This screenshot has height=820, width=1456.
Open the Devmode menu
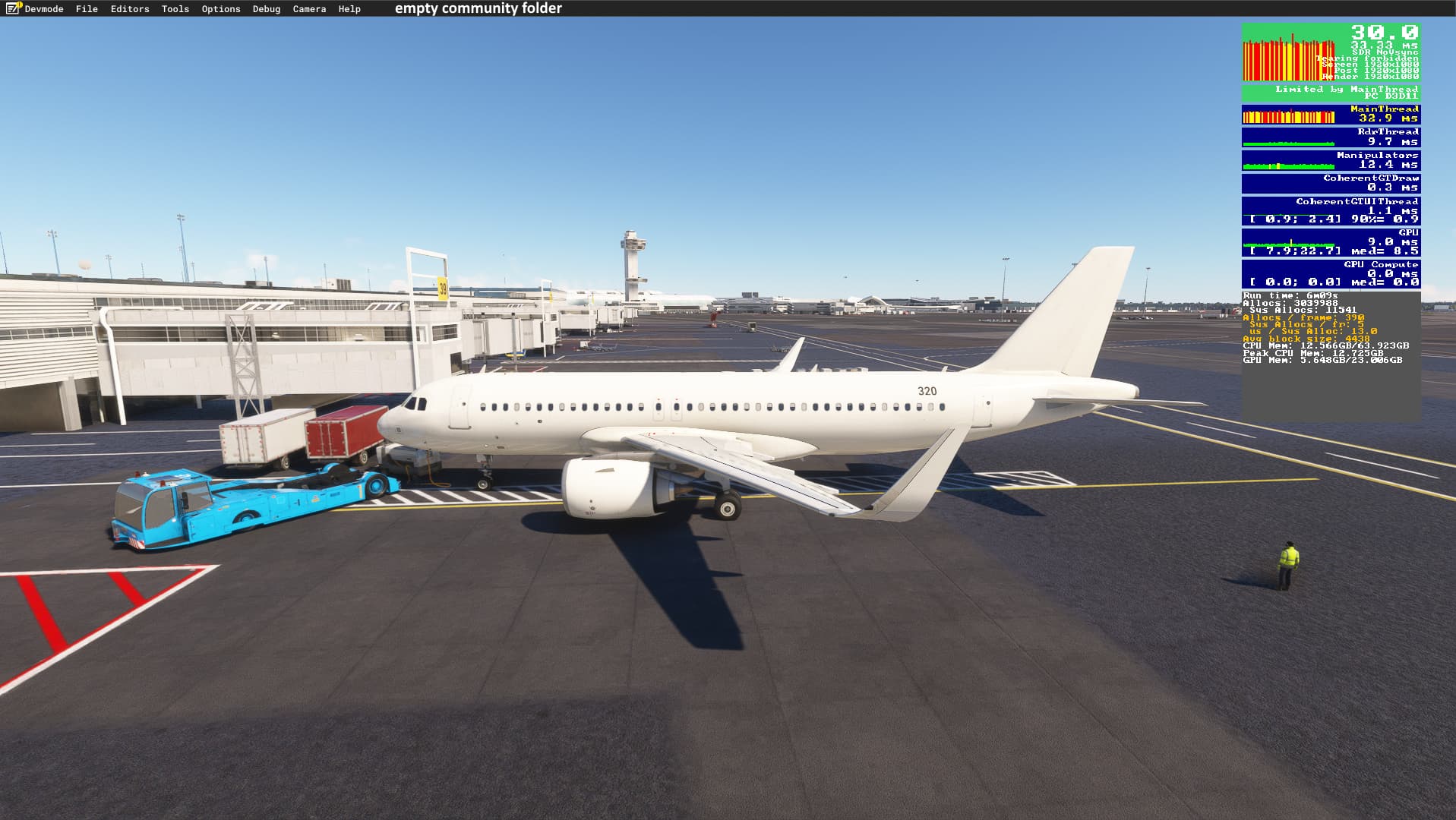pyautogui.click(x=43, y=9)
